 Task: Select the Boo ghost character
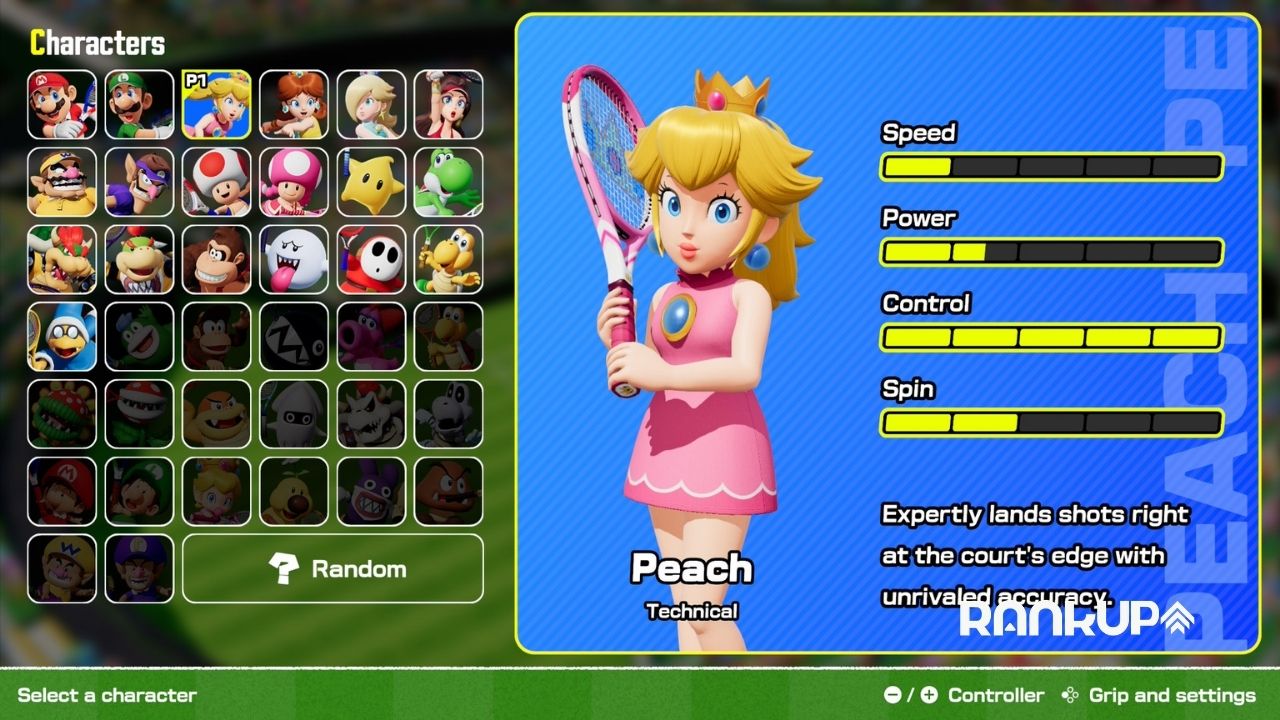point(294,259)
